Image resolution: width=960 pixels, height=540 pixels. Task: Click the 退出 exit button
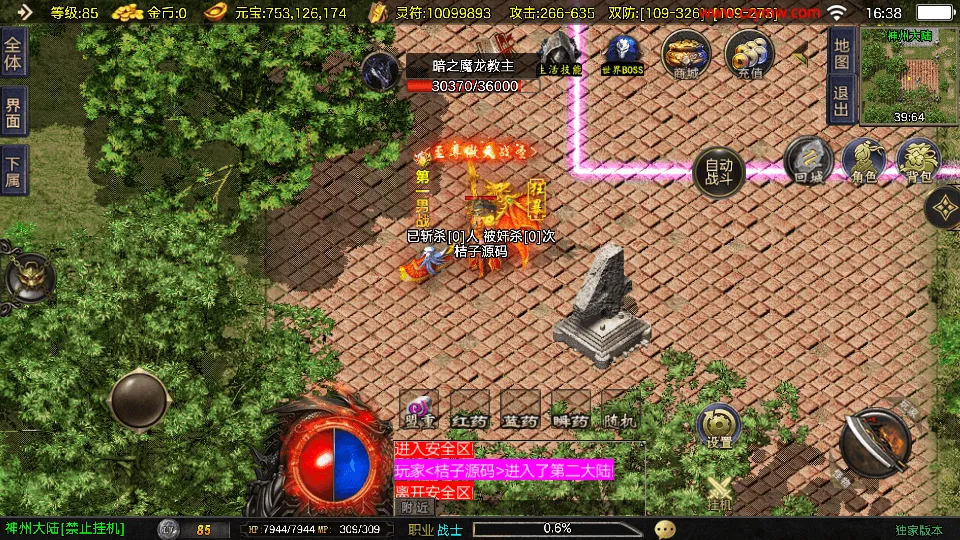click(x=841, y=101)
